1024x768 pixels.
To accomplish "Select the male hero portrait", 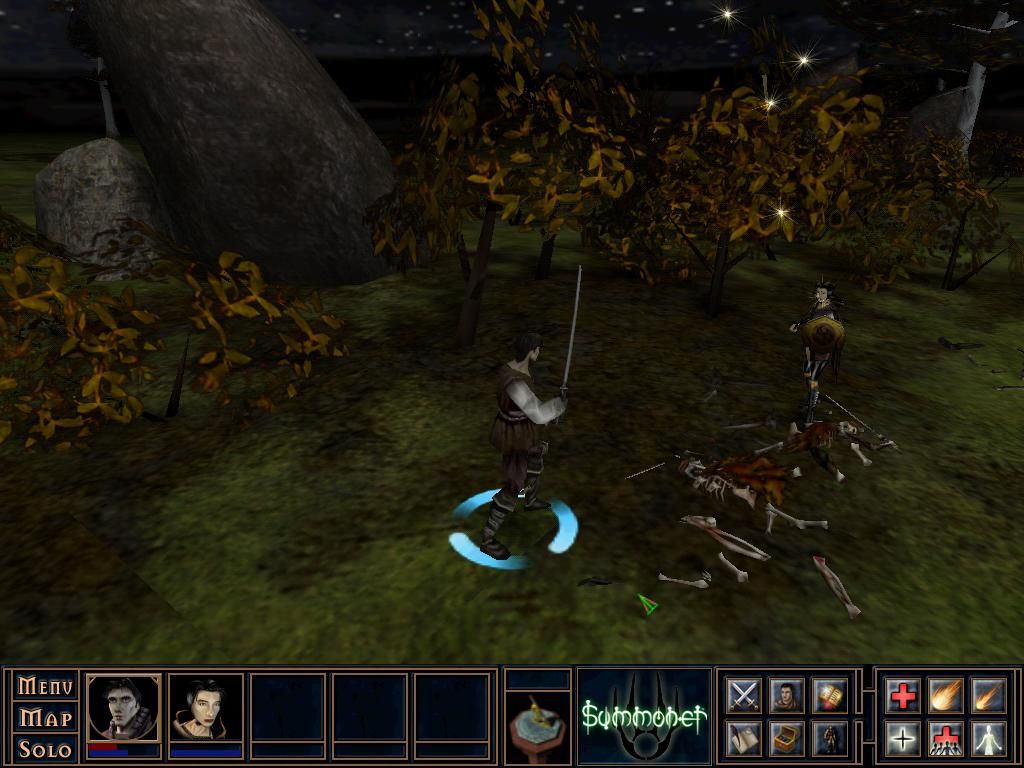I will click(124, 707).
